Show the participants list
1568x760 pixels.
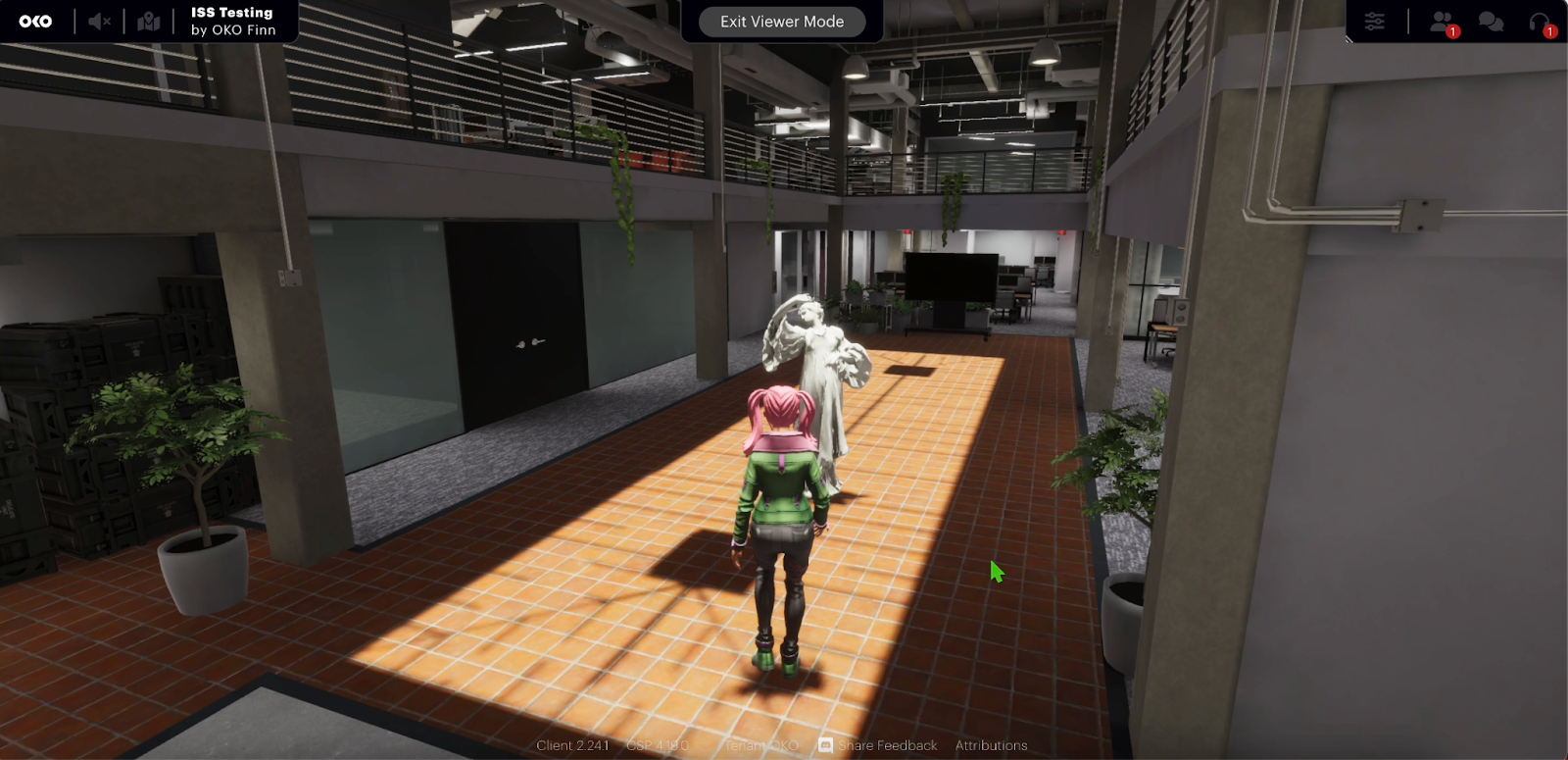[1443, 22]
